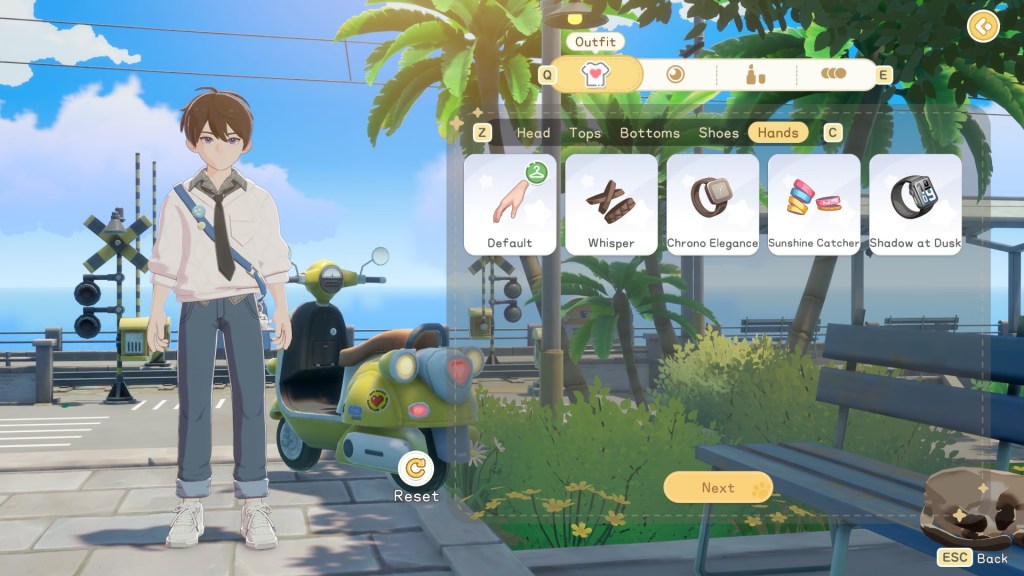Select the Default hands item
This screenshot has height=576, width=1024.
510,204
